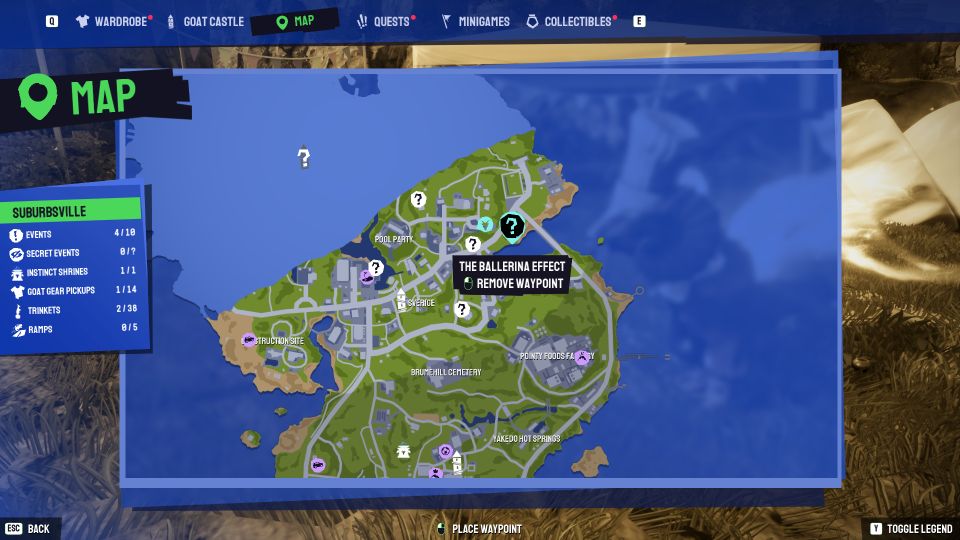Image resolution: width=960 pixels, height=540 pixels.
Task: Remove the waypoint via the tooltip option
Action: (x=513, y=283)
